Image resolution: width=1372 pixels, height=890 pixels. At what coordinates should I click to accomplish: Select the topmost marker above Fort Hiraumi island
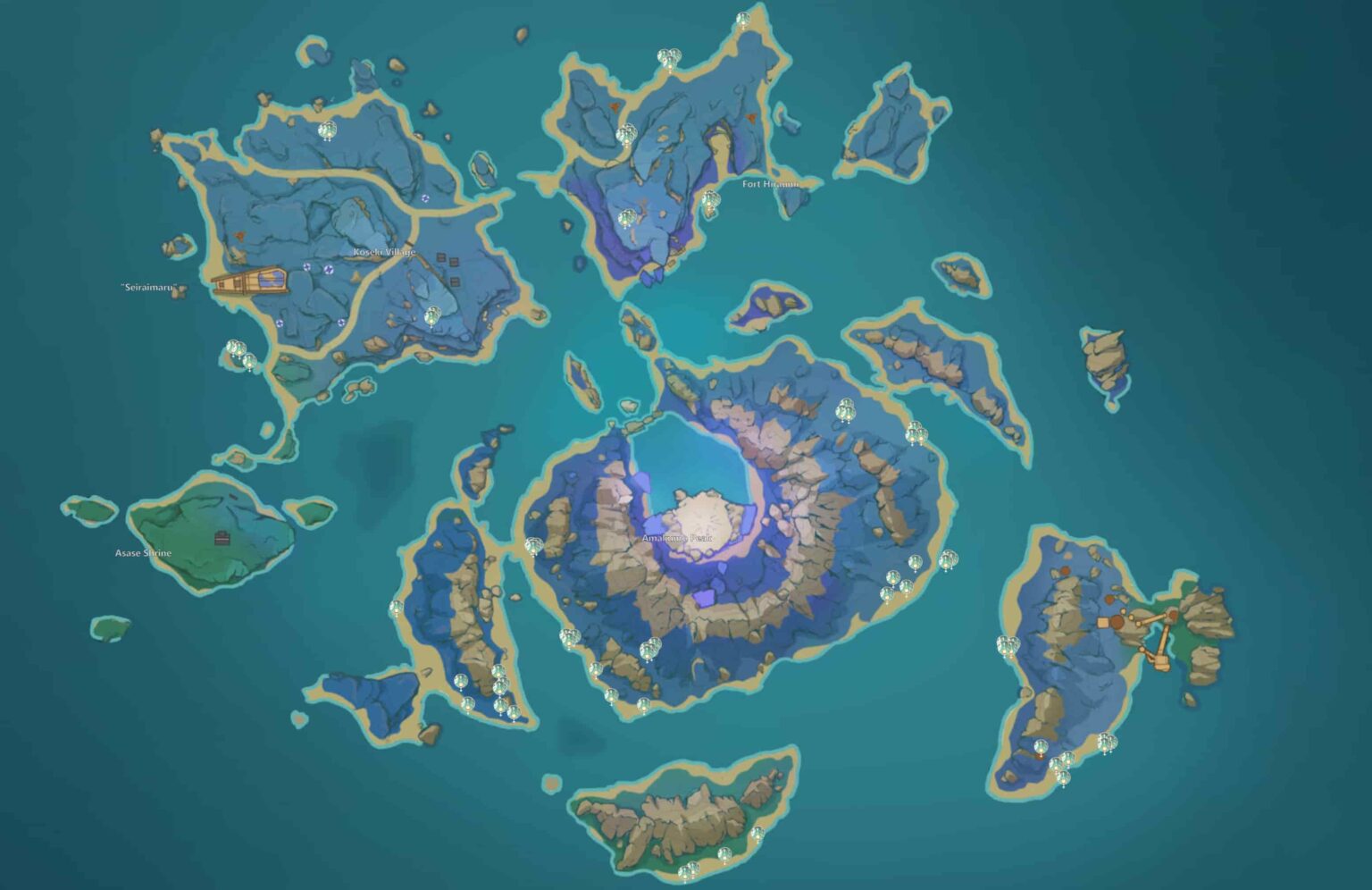742,19
